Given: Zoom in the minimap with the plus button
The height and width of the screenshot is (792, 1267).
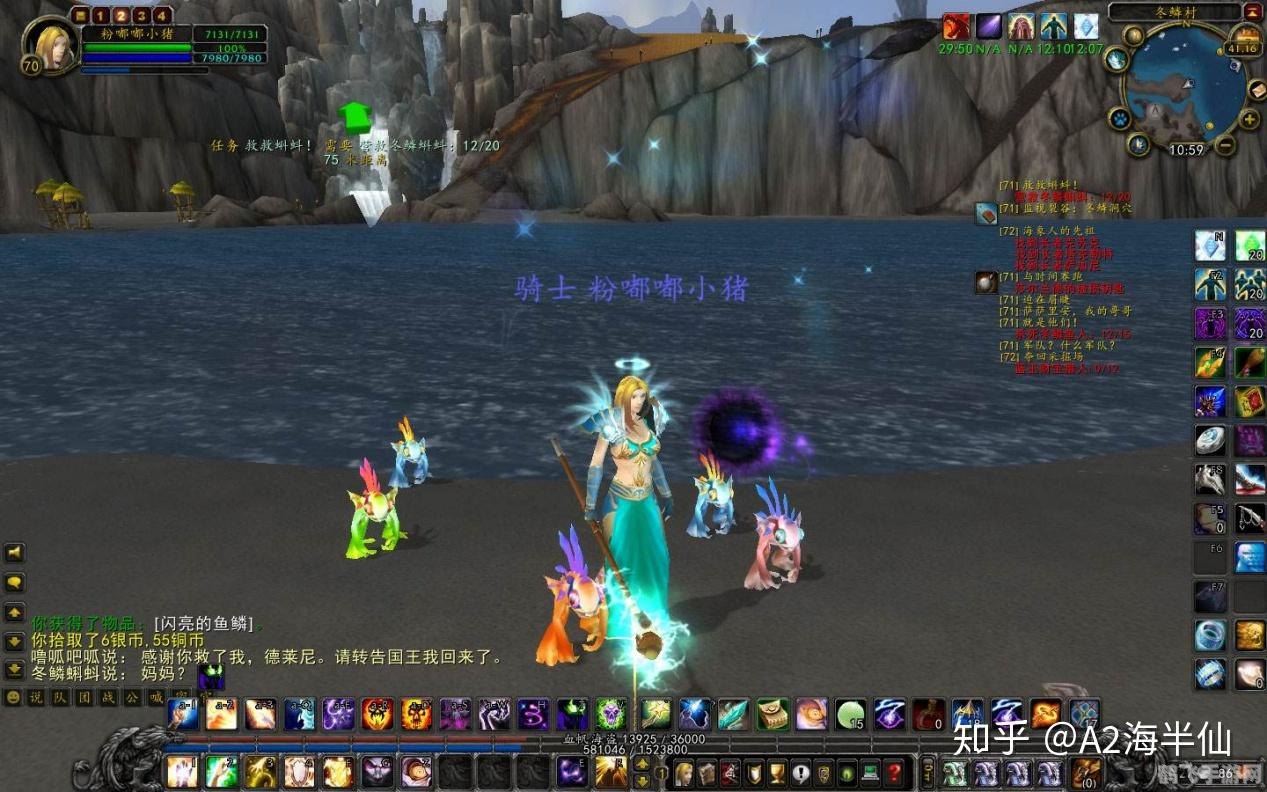Looking at the screenshot, I should [1249, 121].
